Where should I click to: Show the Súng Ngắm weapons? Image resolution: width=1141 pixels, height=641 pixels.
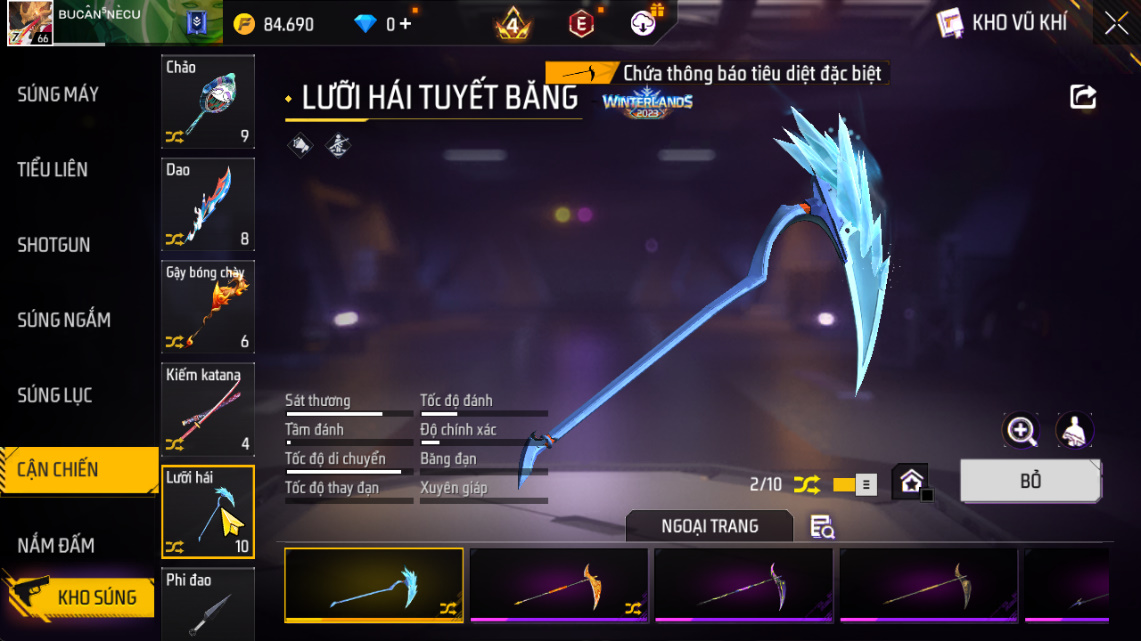[64, 320]
